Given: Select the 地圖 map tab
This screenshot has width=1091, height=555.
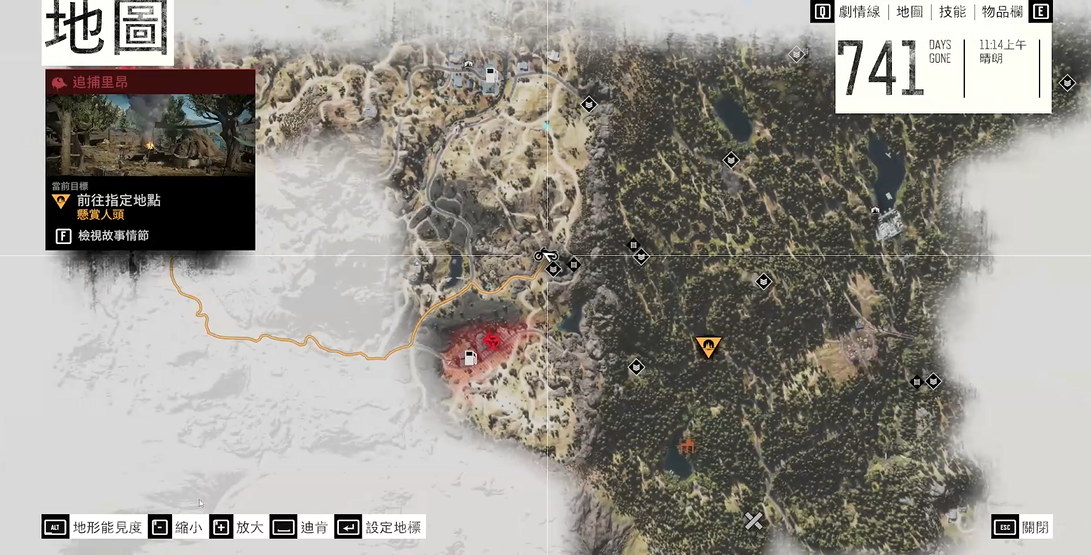Looking at the screenshot, I should pos(910,12).
